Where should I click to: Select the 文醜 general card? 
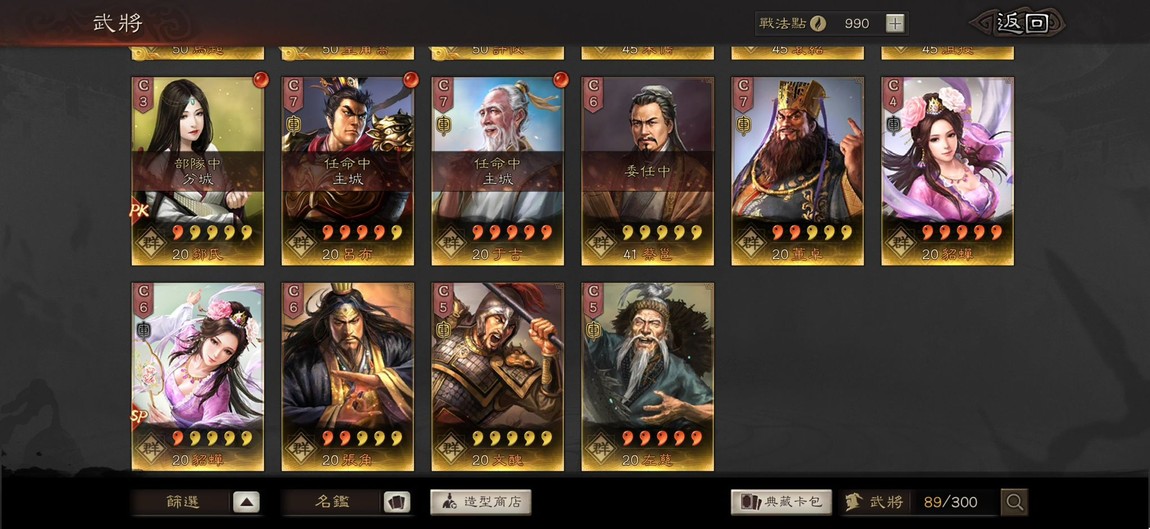coord(498,376)
